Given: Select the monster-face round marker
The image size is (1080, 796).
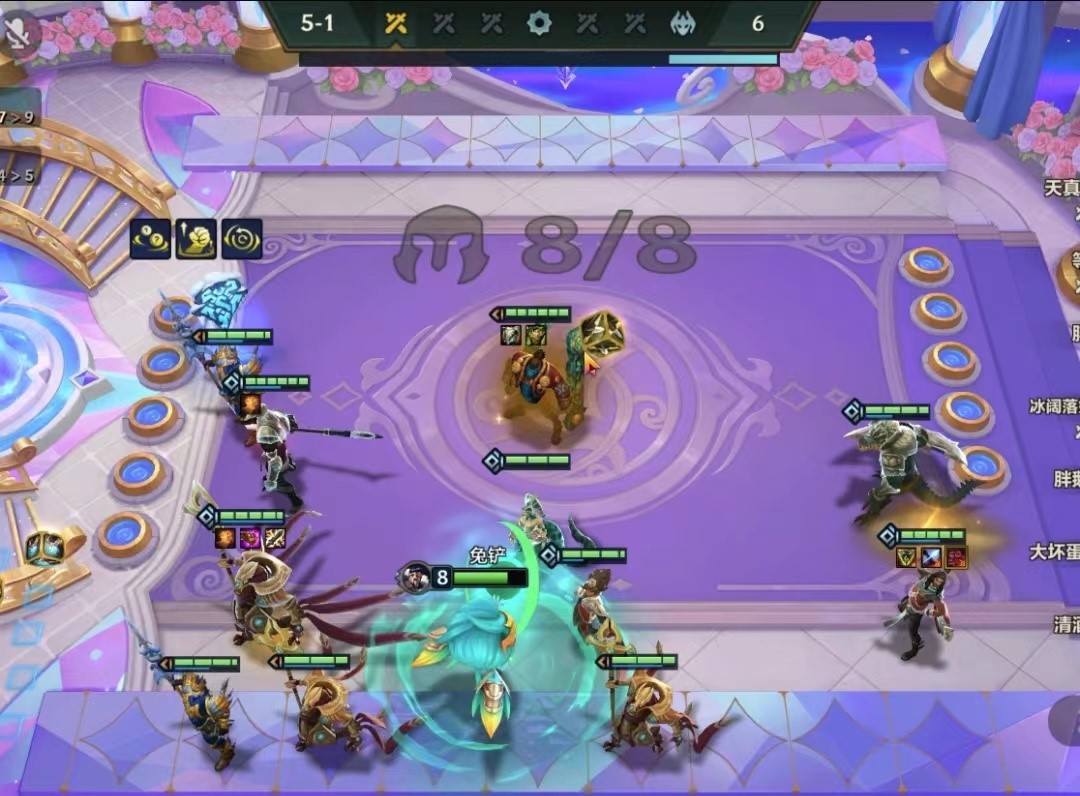Looking at the screenshot, I should click(x=684, y=23).
